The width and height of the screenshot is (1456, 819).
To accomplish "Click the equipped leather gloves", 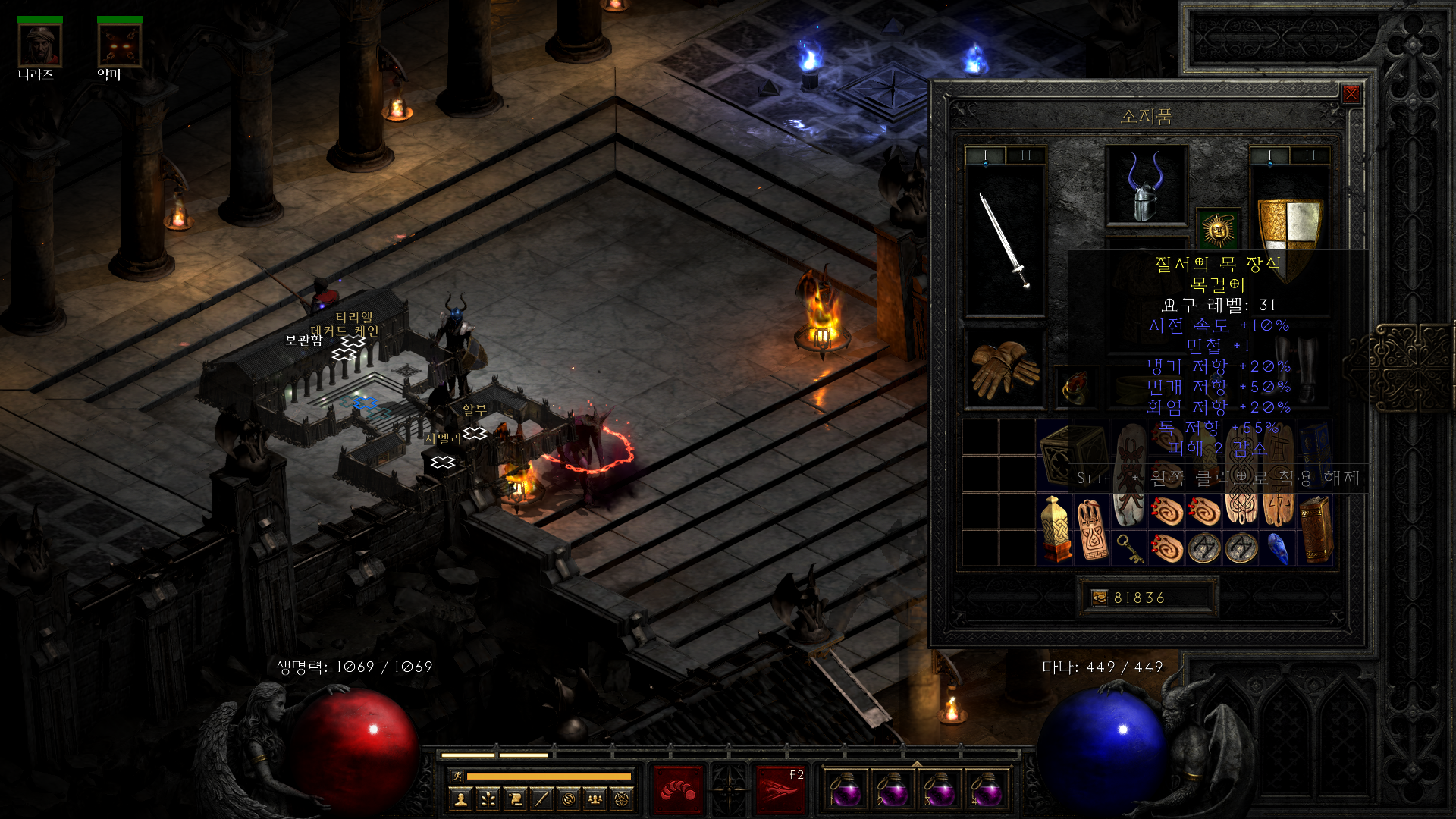I will [x=1005, y=369].
